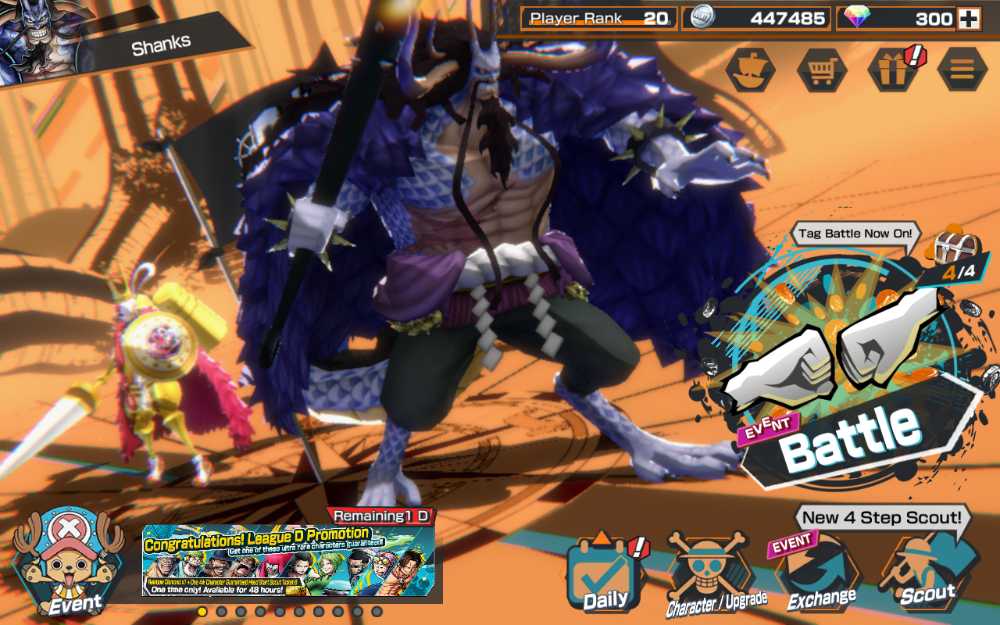Open the pirate ship icon menu
This screenshot has width=1000, height=625.
(750, 70)
